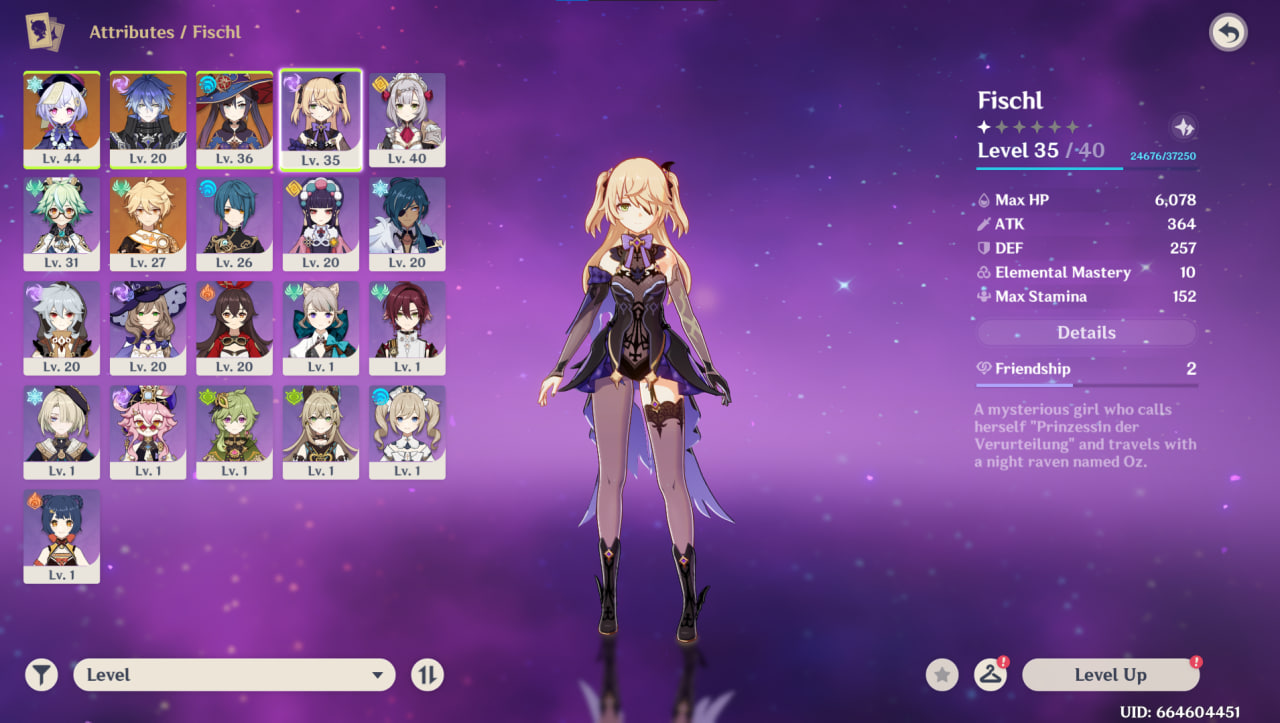Select Noelle's Lv. 40 portrait

tap(407, 119)
